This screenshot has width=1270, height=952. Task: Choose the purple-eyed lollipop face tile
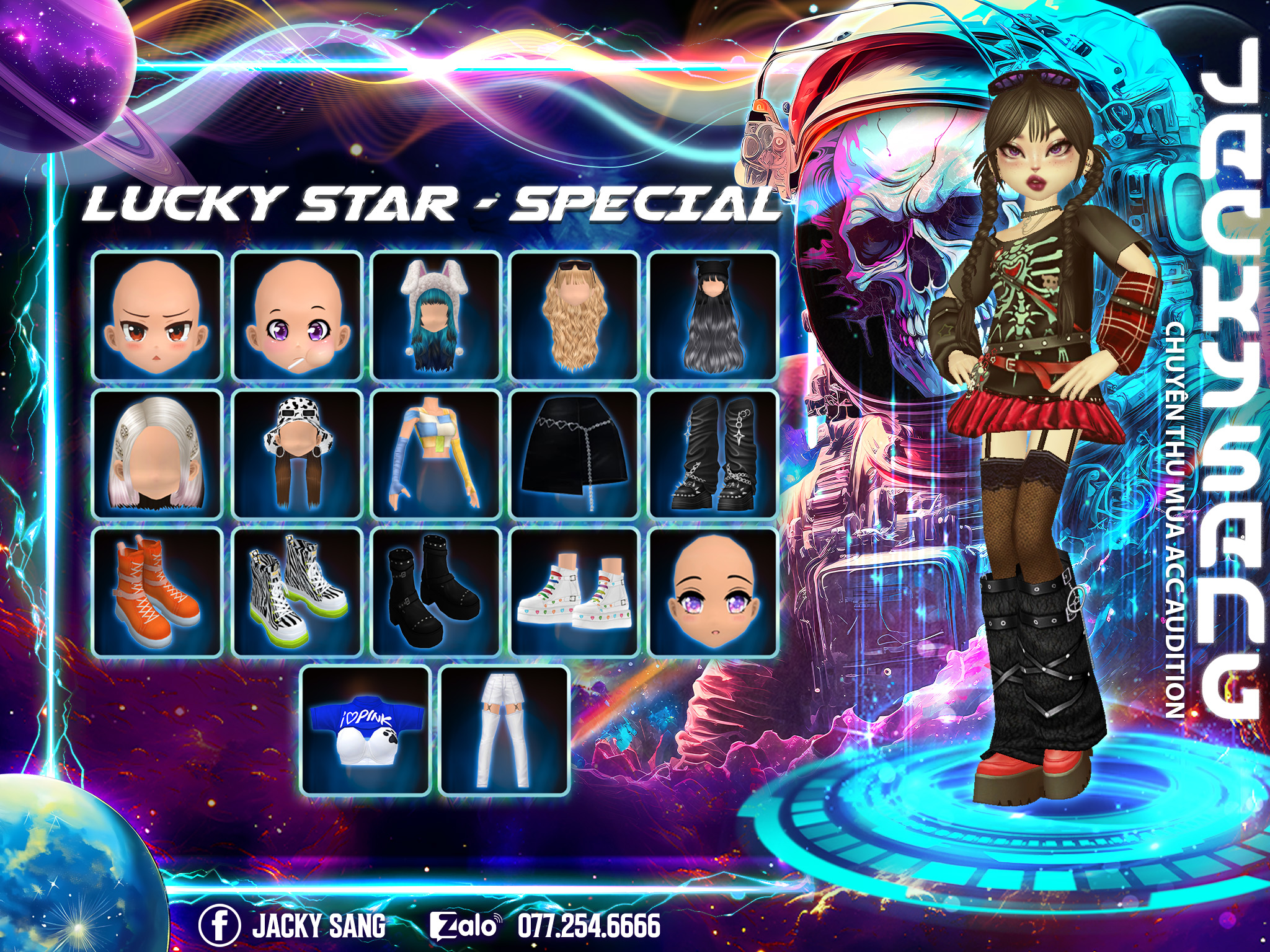pyautogui.click(x=296, y=316)
